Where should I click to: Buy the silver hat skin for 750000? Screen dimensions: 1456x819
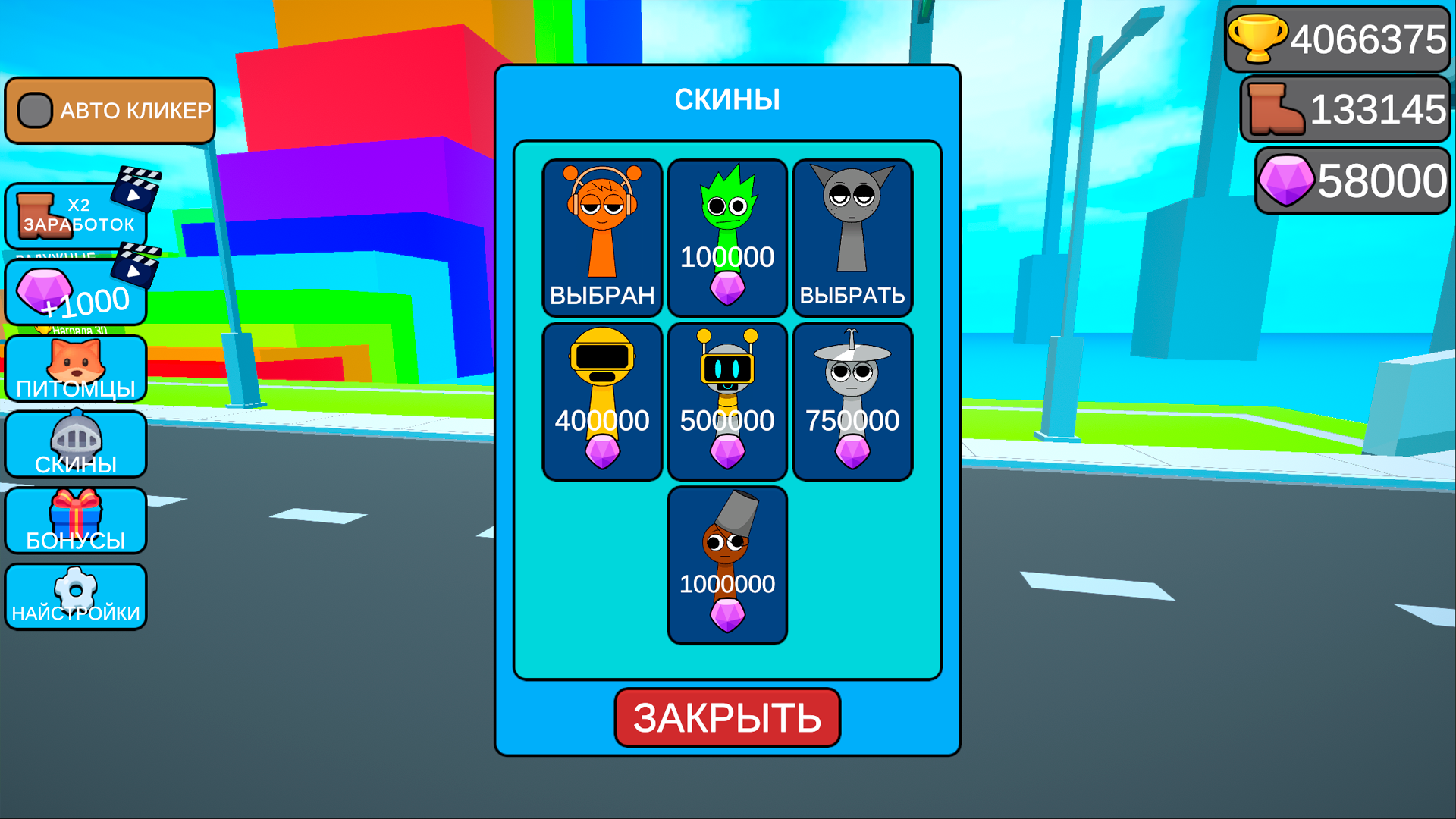(852, 400)
